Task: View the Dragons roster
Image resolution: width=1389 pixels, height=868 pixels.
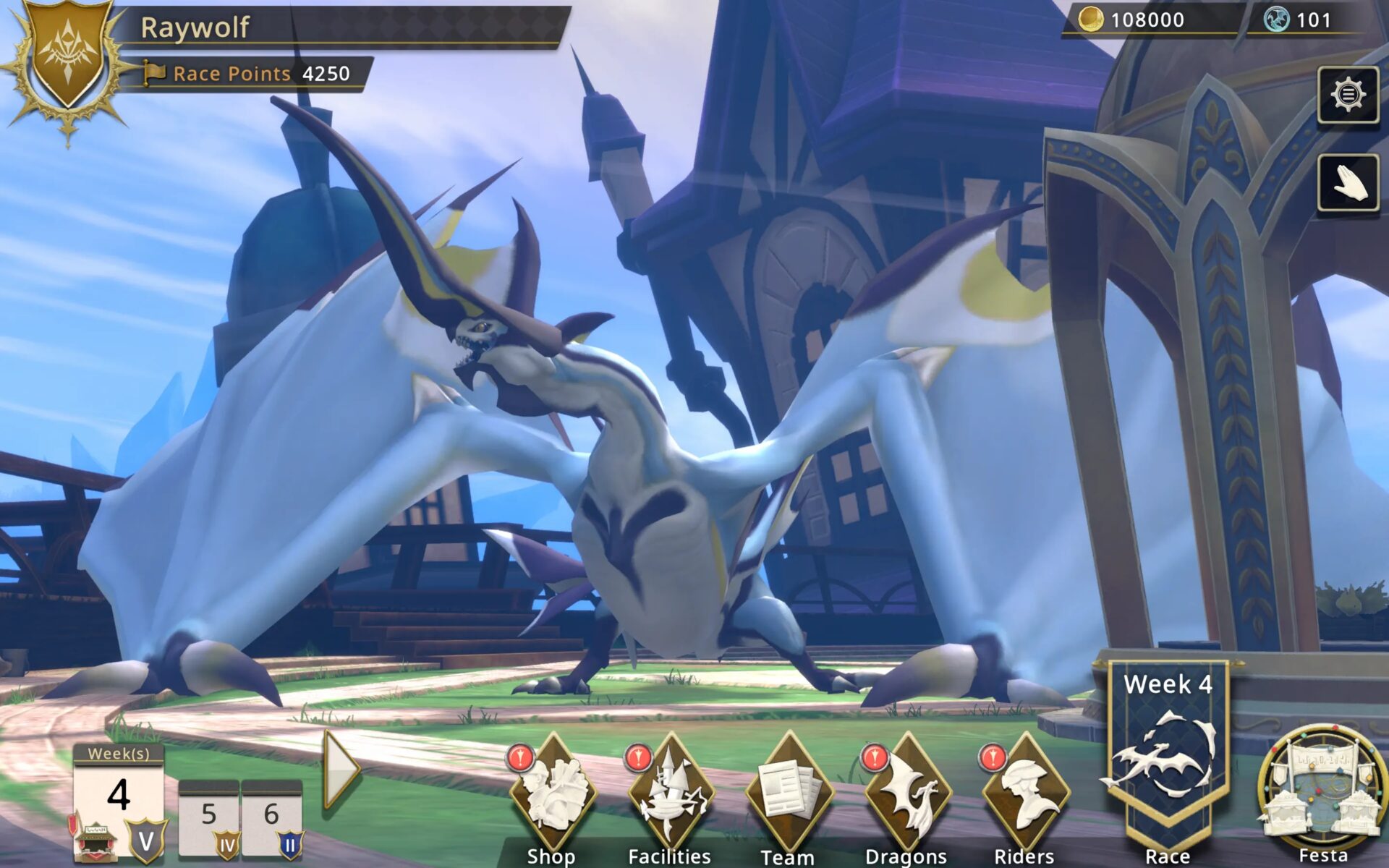Action: [908, 788]
